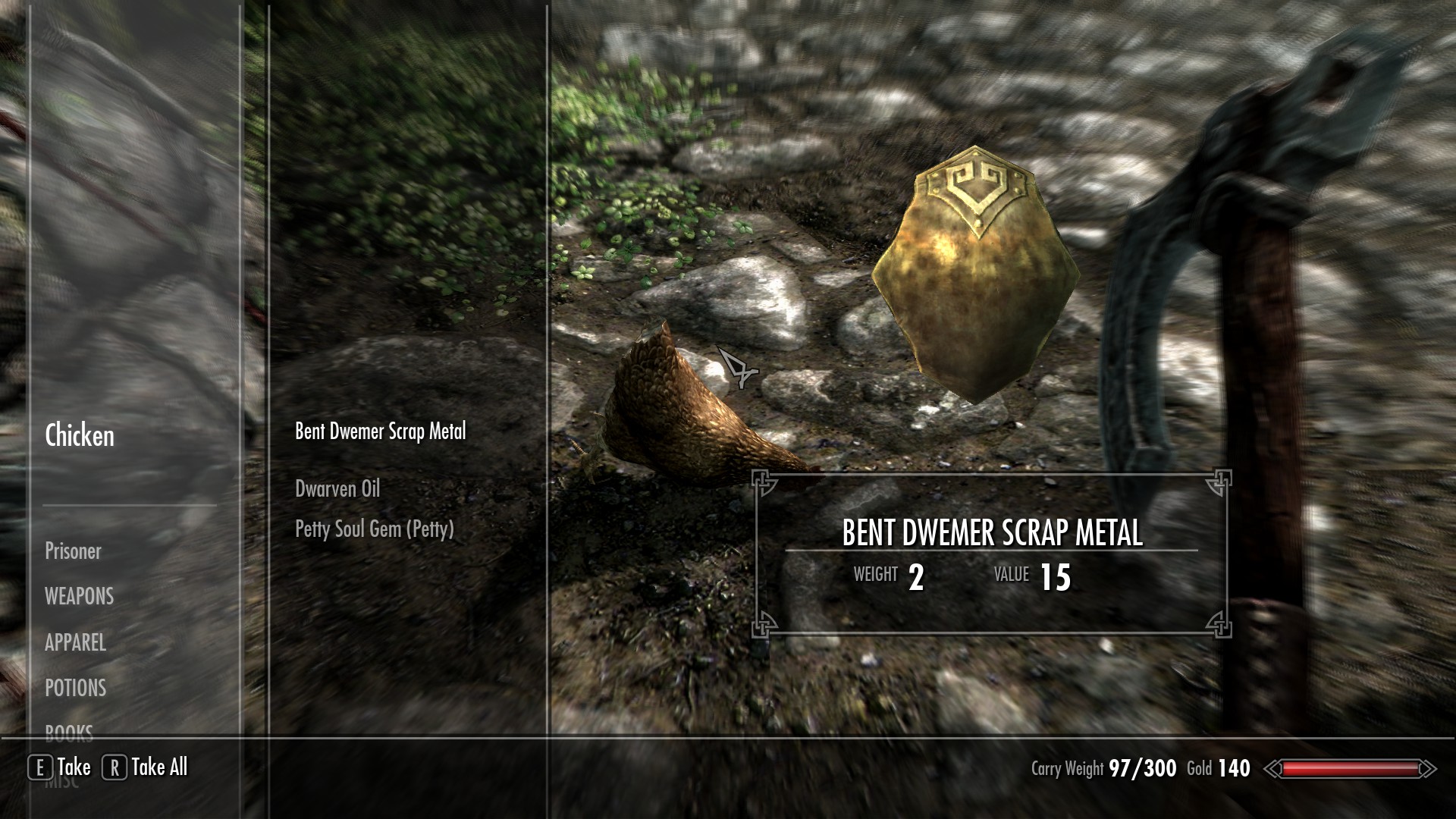Image resolution: width=1456 pixels, height=819 pixels.
Task: Open the Prisoner inventory category
Action: [73, 551]
